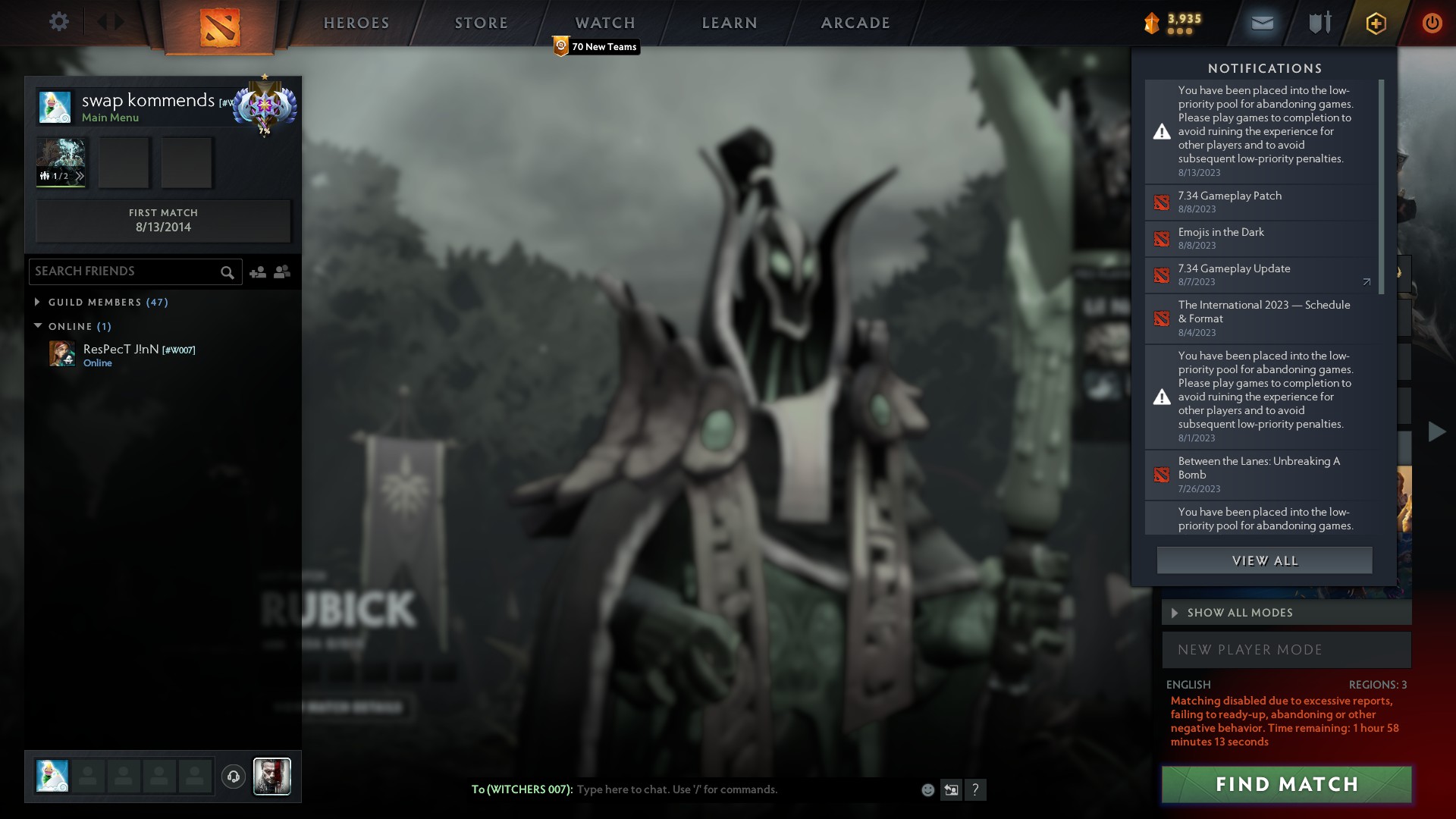This screenshot has height=819, width=1456.
Task: Open the emoji picker in chat
Action: [927, 789]
